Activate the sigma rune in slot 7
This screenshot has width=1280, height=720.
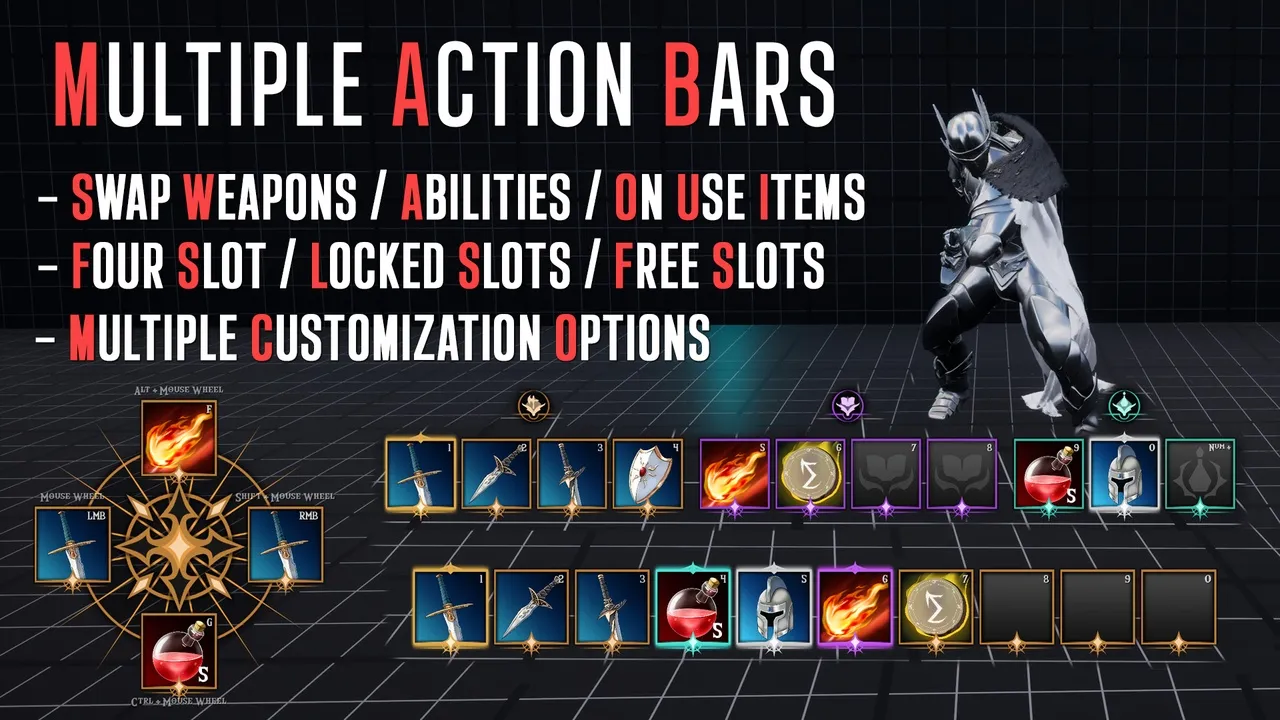(936, 606)
